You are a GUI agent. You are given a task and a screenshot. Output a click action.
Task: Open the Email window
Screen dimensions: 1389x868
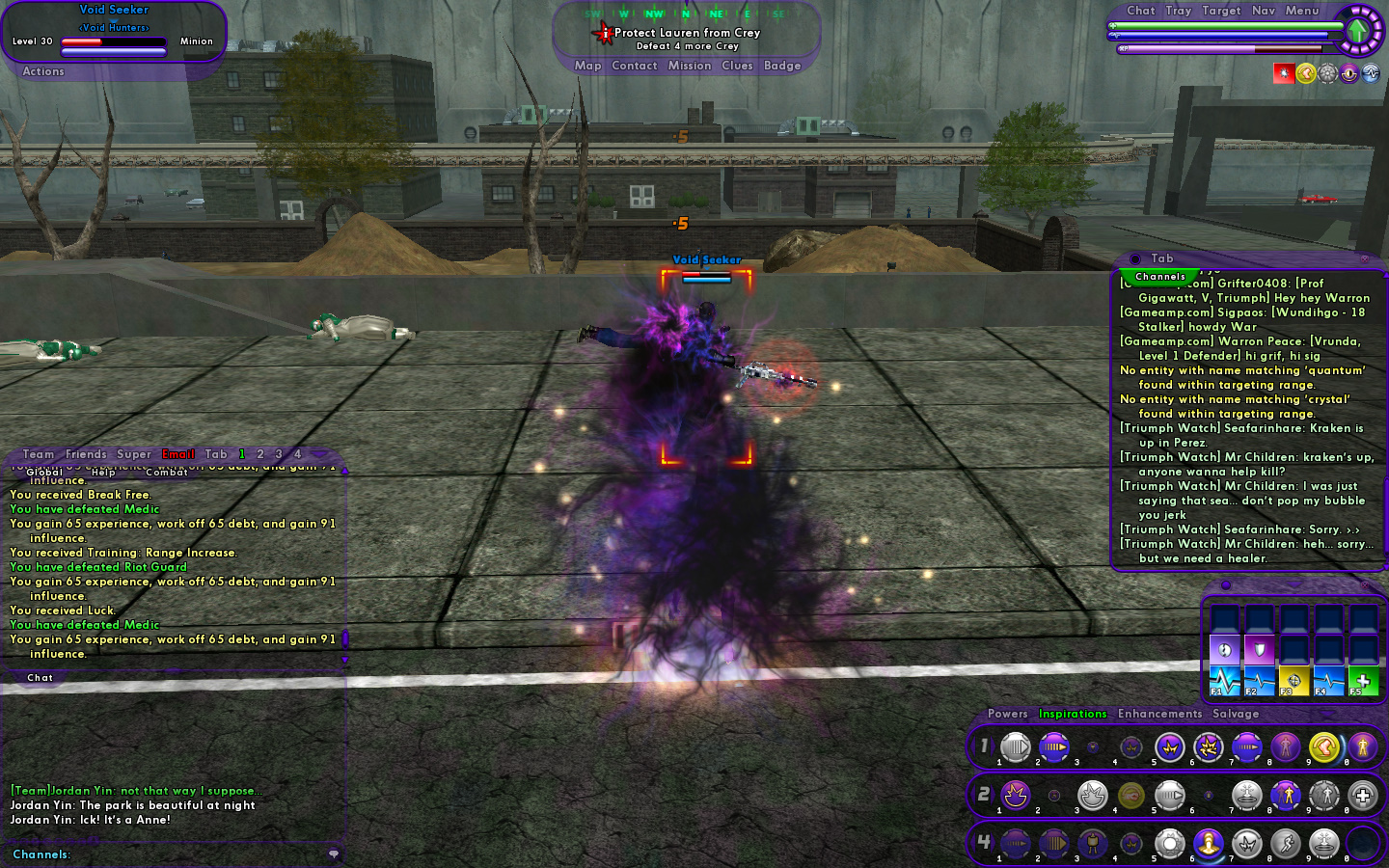point(178,454)
